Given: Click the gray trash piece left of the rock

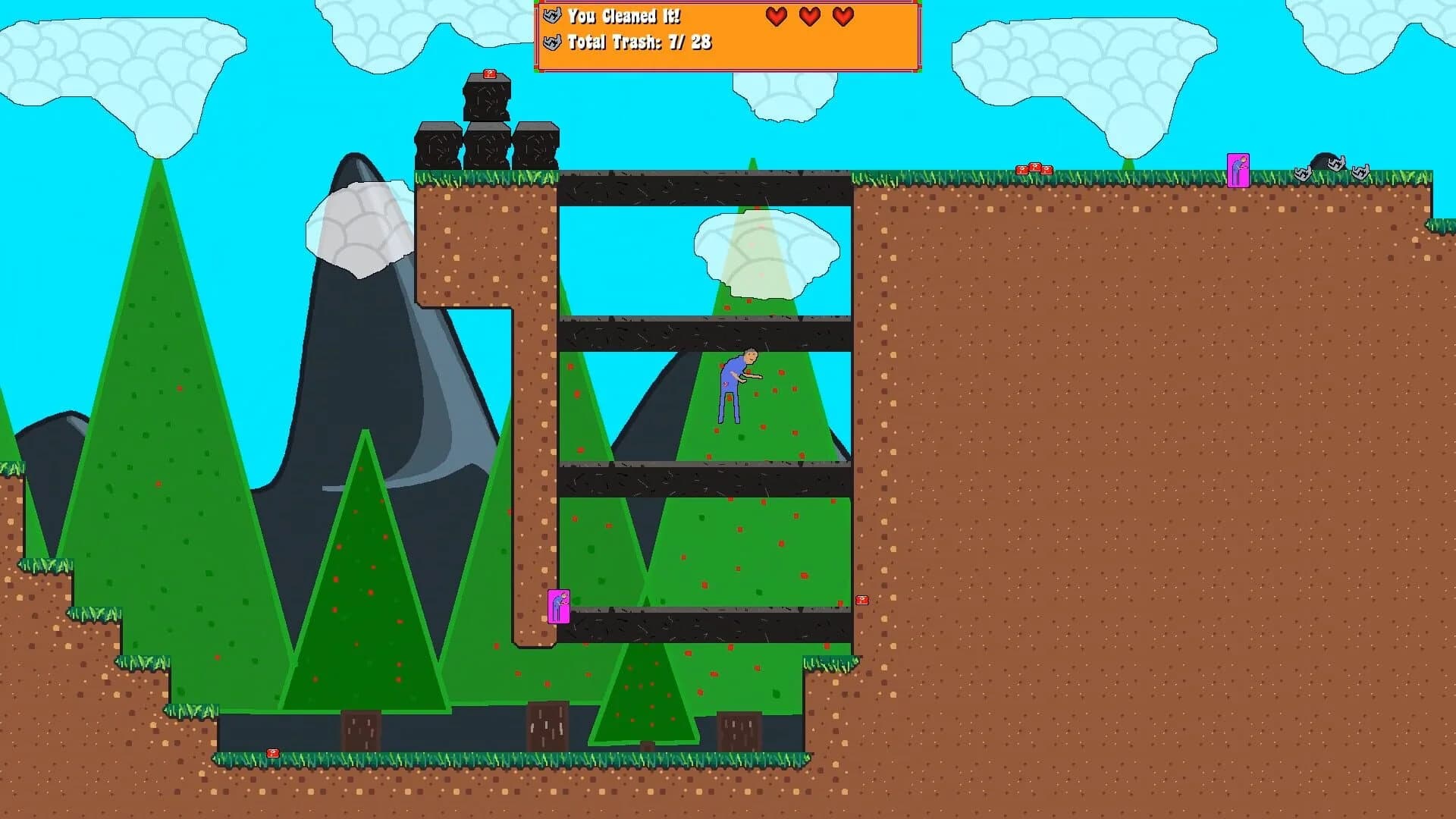Looking at the screenshot, I should 1303,173.
